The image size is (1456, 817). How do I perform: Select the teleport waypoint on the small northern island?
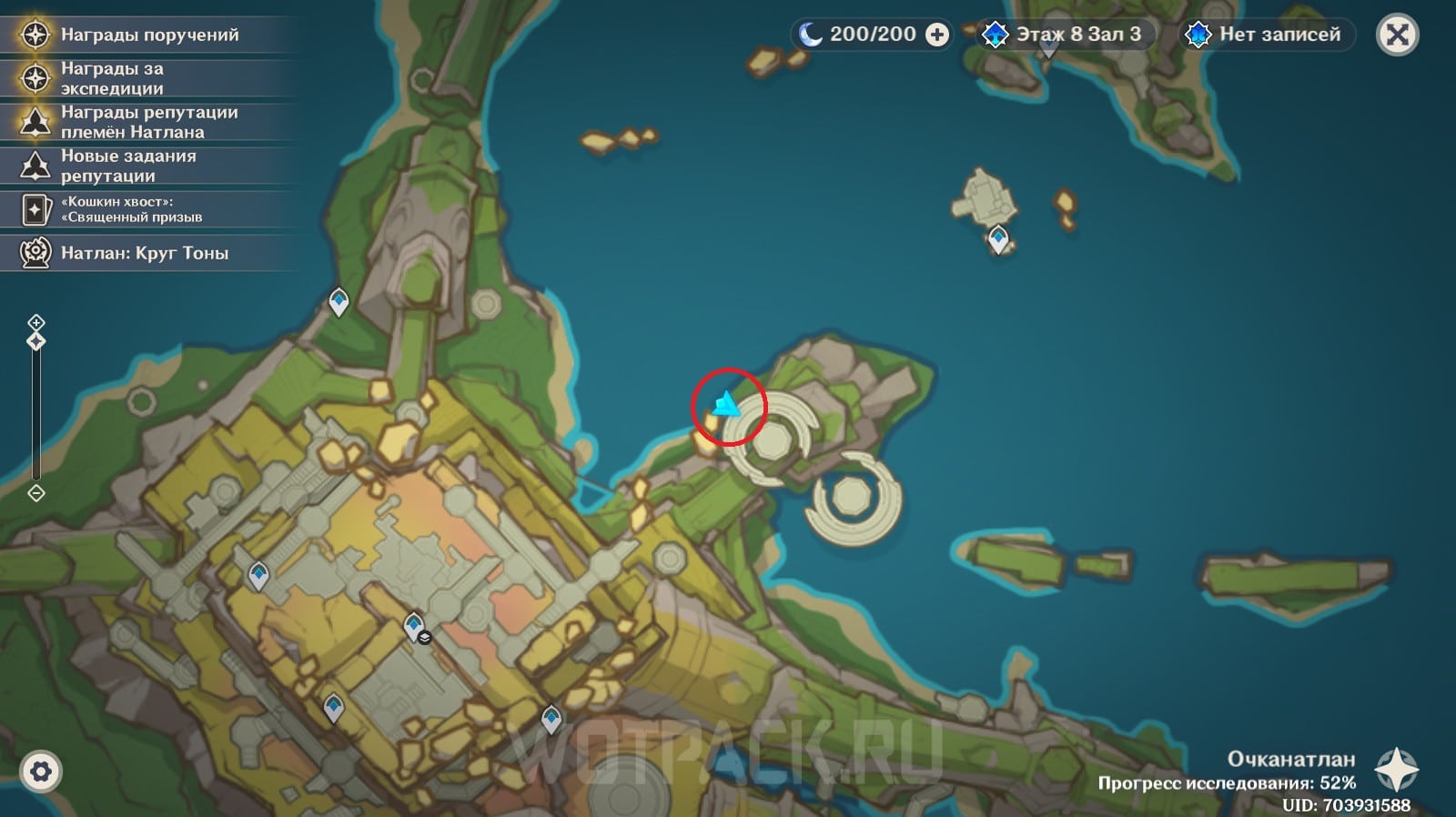point(998,238)
